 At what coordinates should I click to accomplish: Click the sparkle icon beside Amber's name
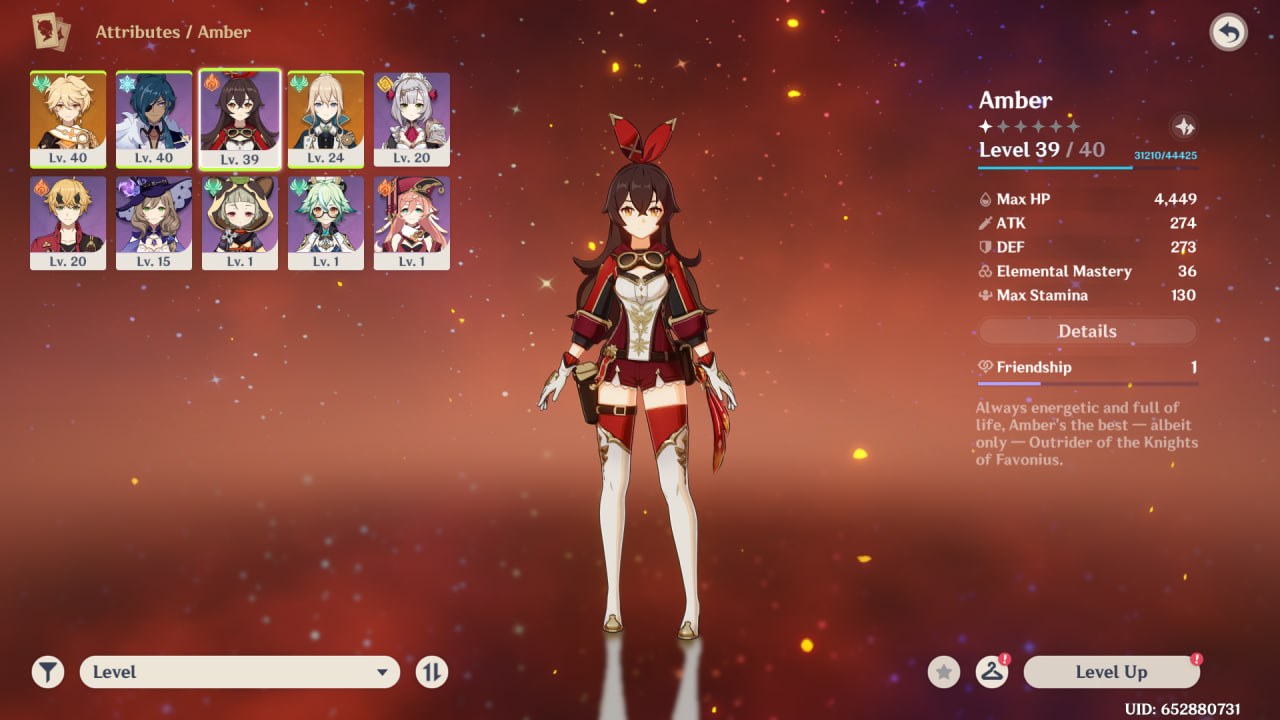[x=1183, y=127]
